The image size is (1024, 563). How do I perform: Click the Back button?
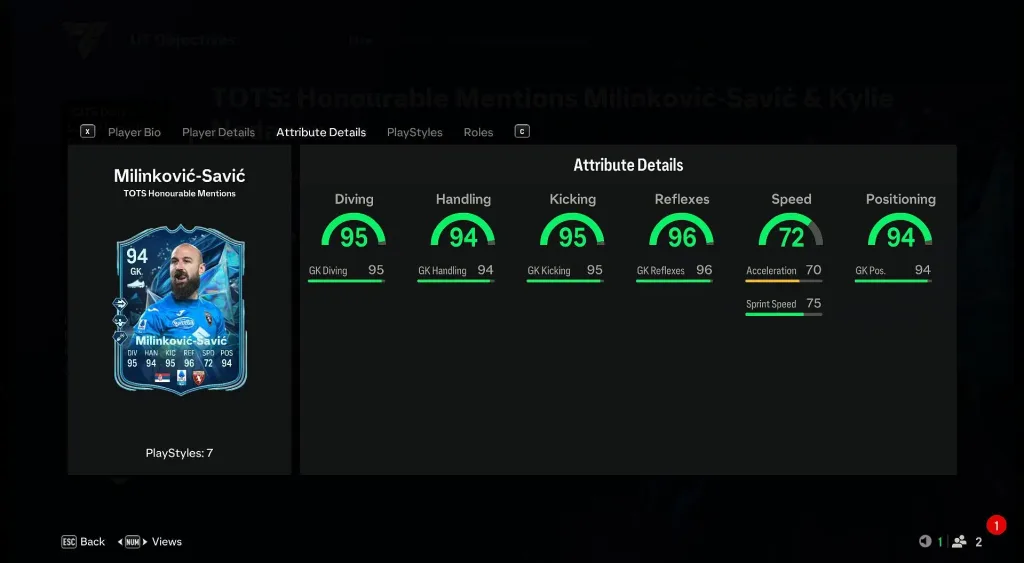point(84,542)
